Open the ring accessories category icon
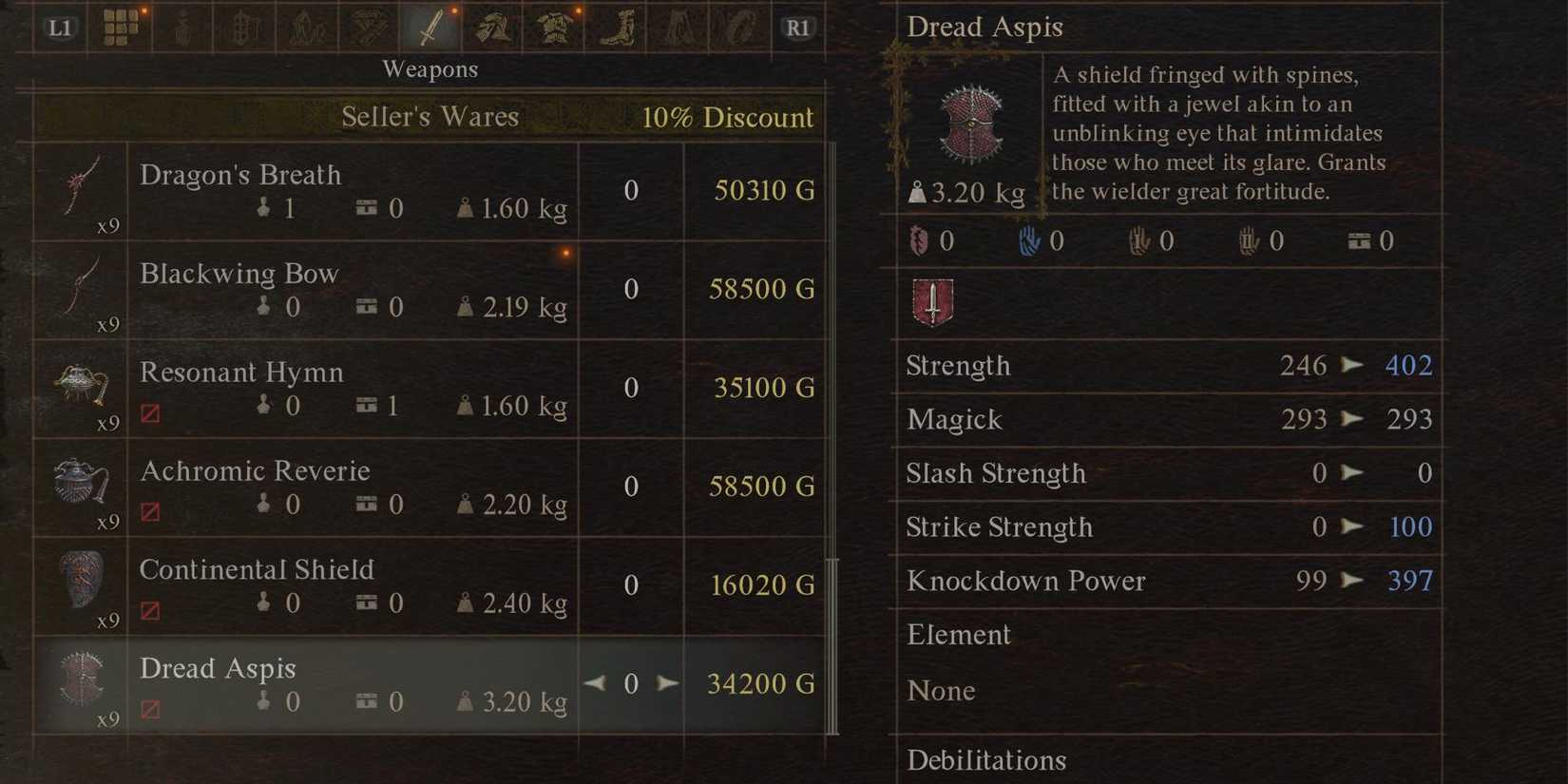The image size is (1568, 784). 738,27
